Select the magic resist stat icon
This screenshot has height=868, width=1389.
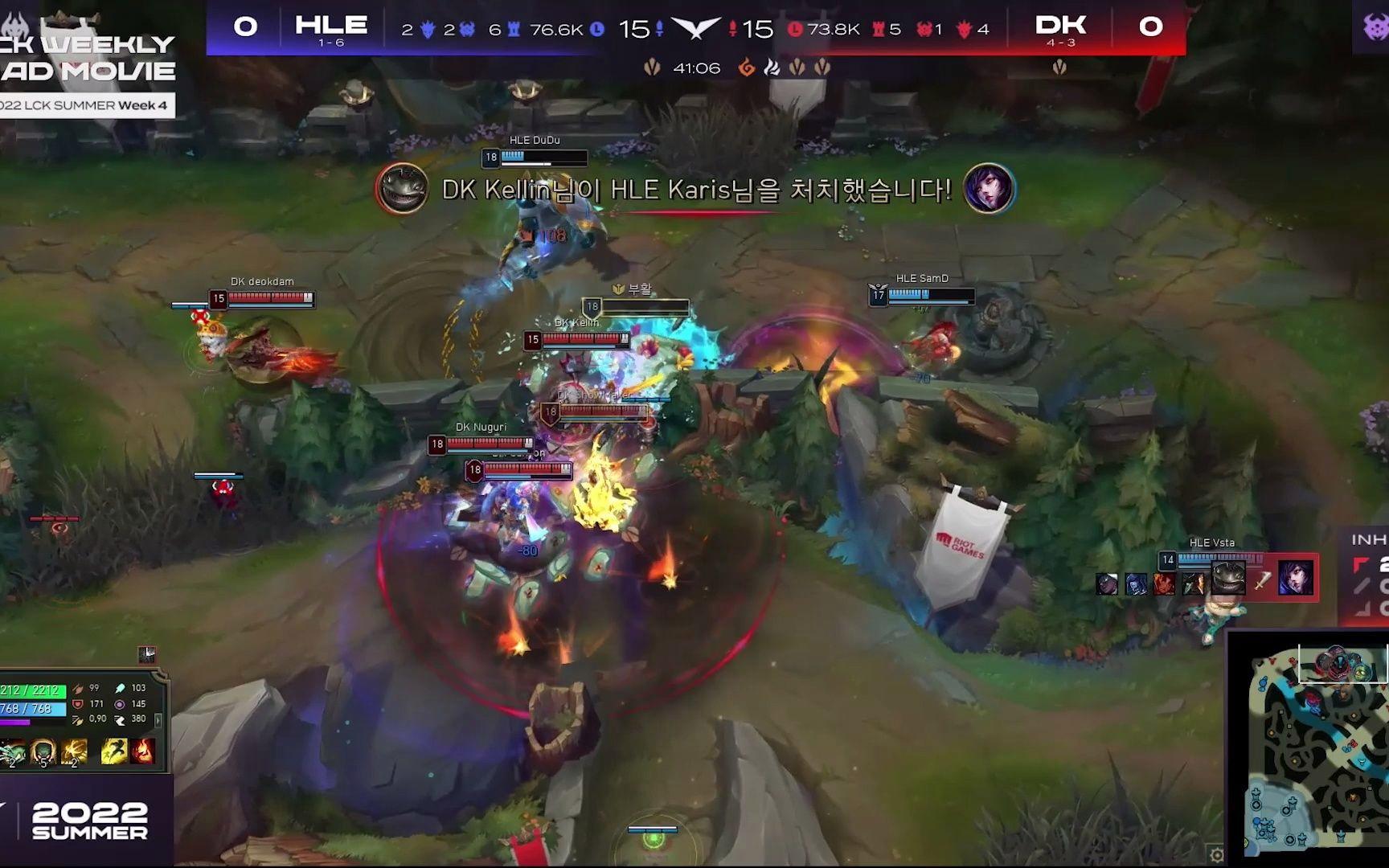(x=119, y=705)
